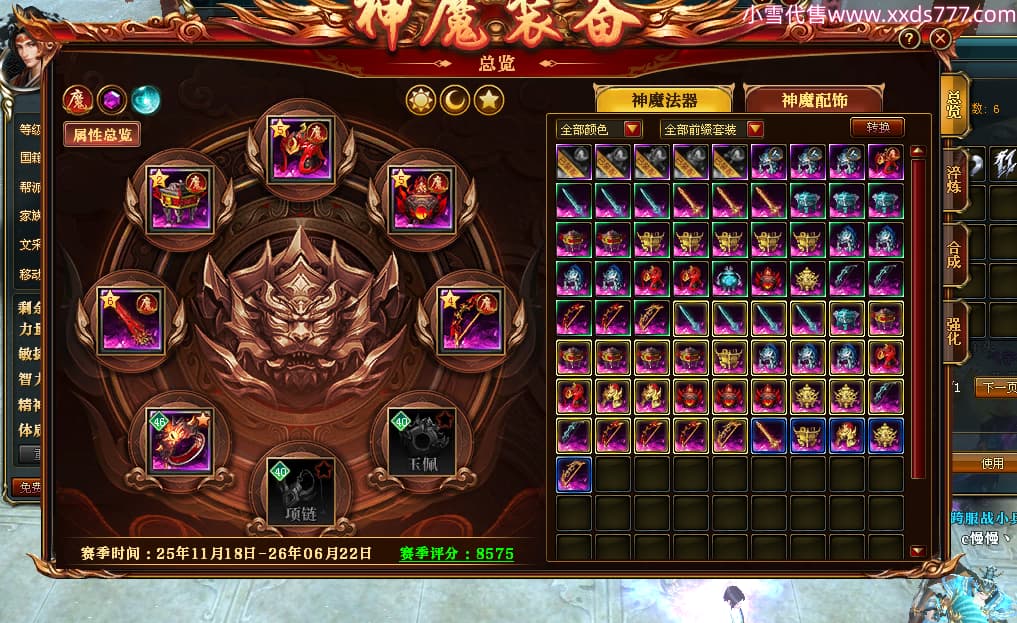The width and height of the screenshot is (1017, 623).
Task: Select the 项链 necklace equipment slot
Action: 300,490
